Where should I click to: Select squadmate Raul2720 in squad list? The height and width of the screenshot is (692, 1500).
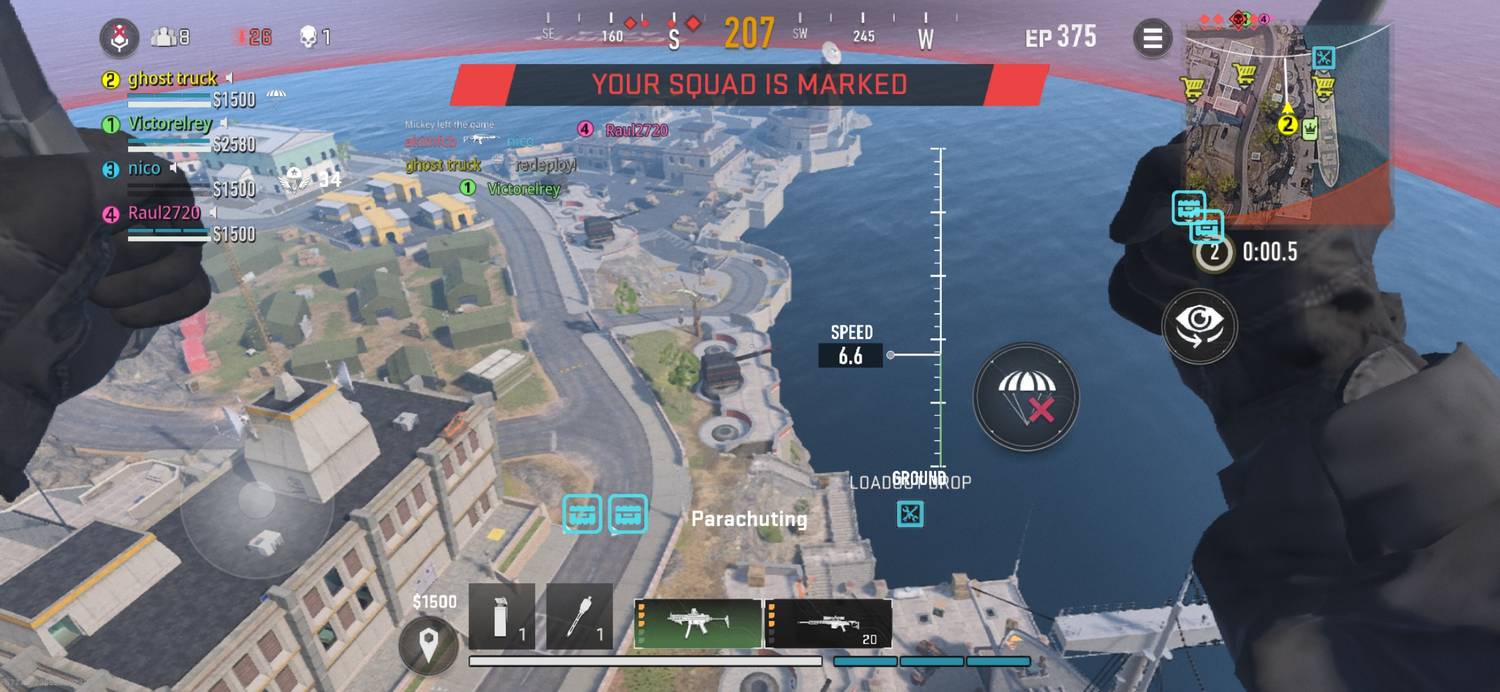(164, 213)
